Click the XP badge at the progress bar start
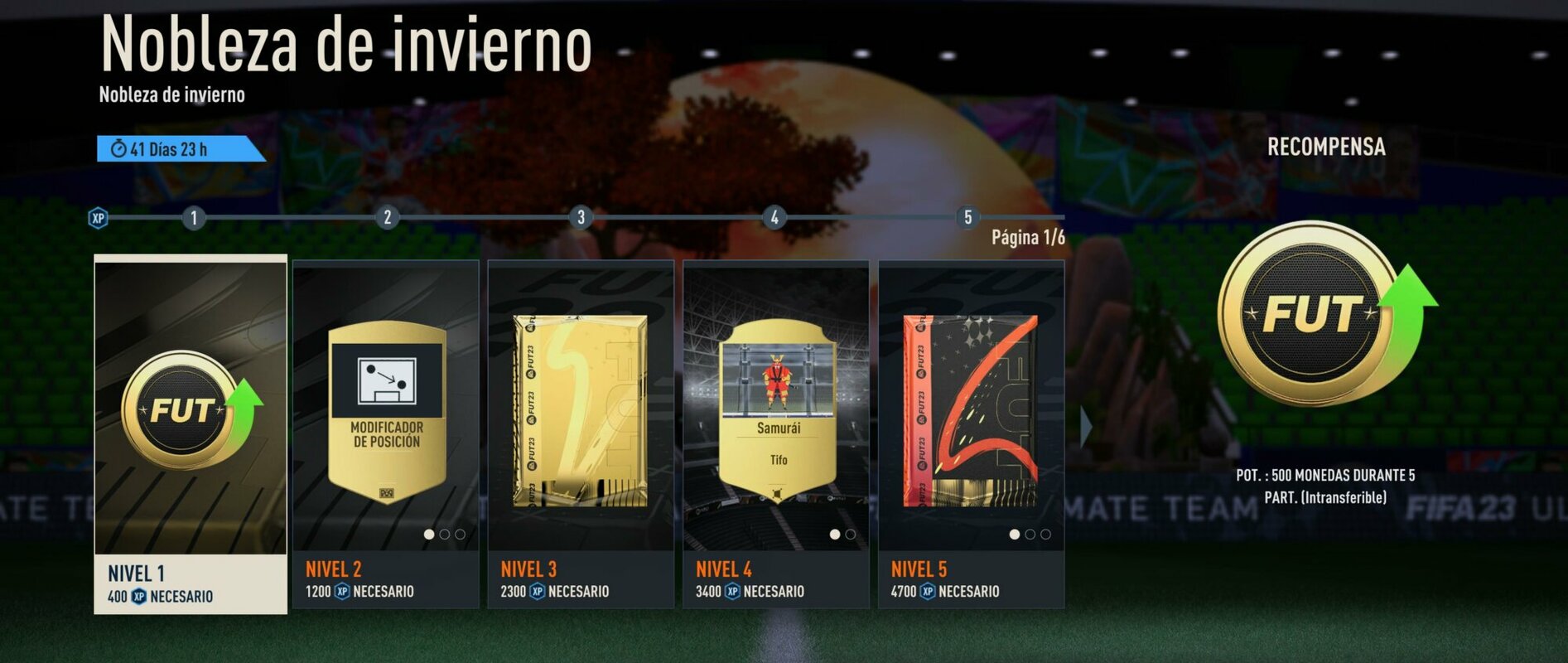 coord(98,216)
